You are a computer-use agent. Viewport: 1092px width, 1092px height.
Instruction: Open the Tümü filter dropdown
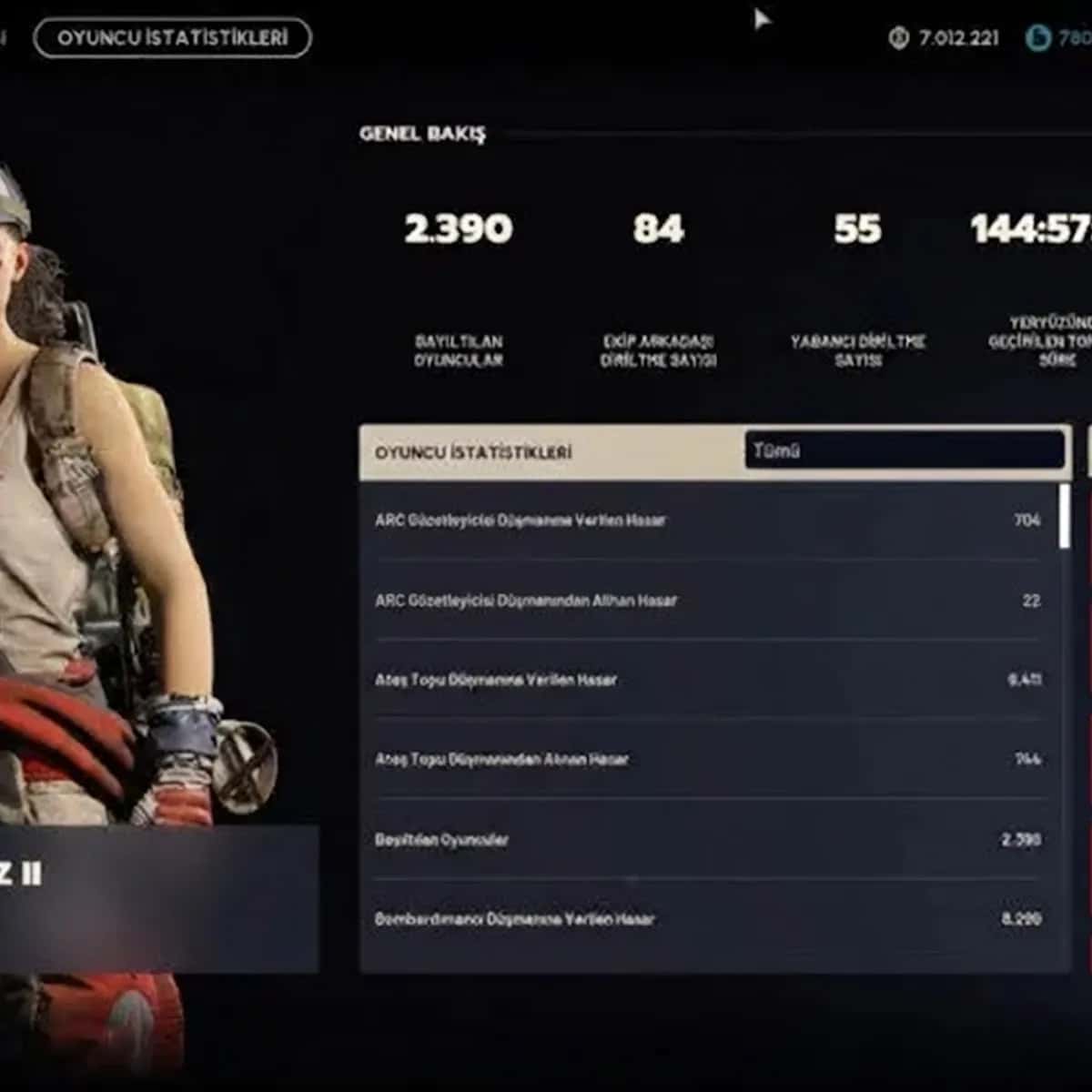coord(905,450)
